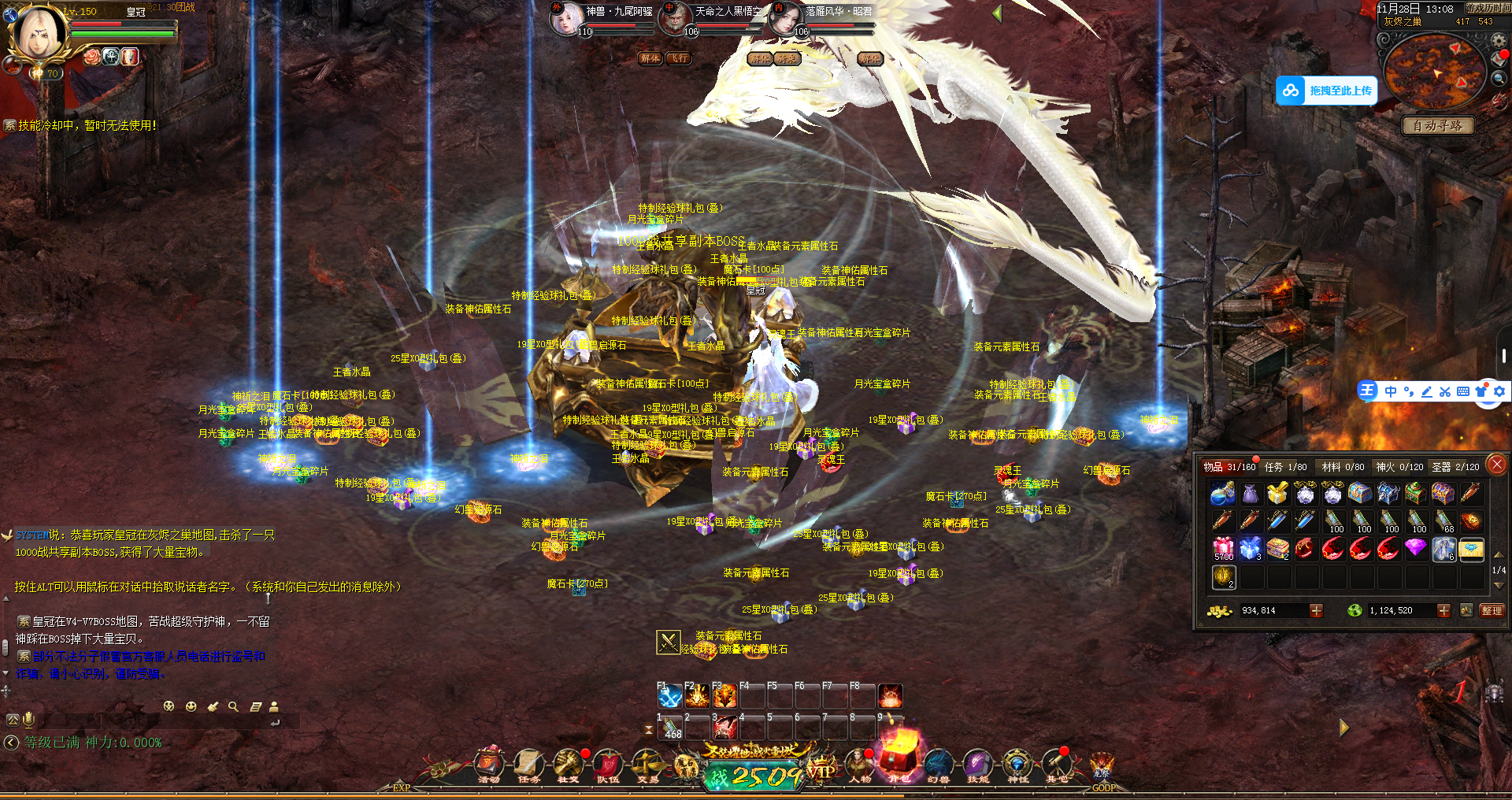Open the 技能 skills book menu
Screen dimensions: 1512x800
pos(977,764)
